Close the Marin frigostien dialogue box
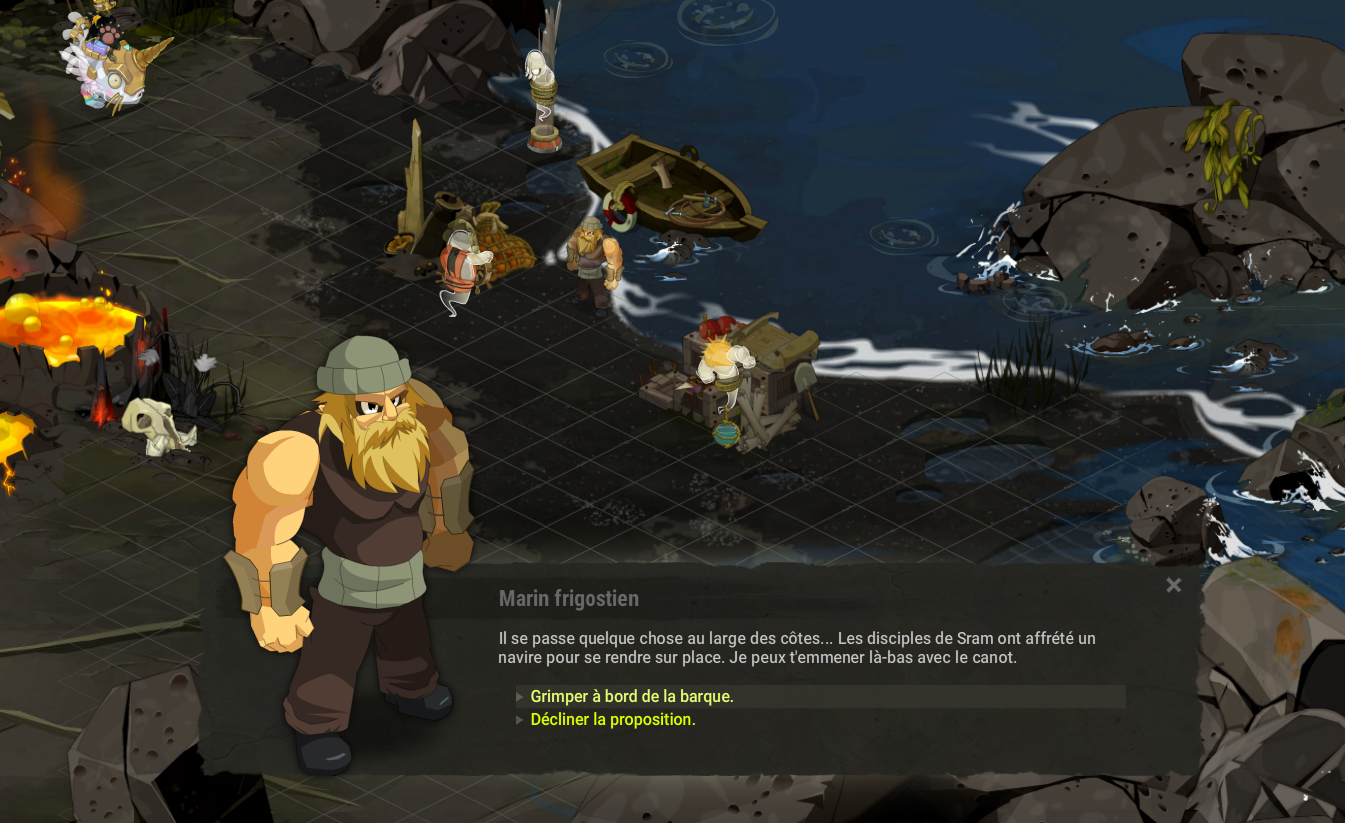 tap(1174, 586)
